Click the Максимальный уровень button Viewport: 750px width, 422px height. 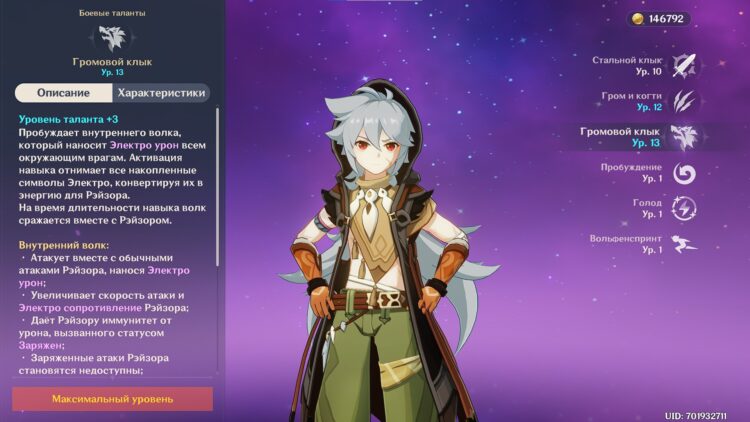click(112, 399)
